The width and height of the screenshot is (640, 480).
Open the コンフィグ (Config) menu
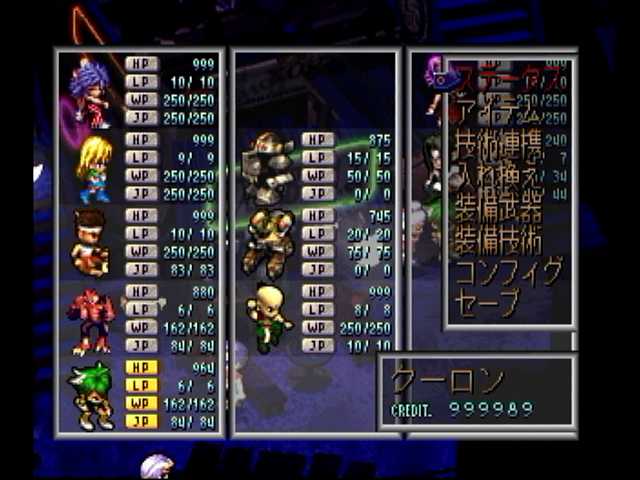(508, 271)
